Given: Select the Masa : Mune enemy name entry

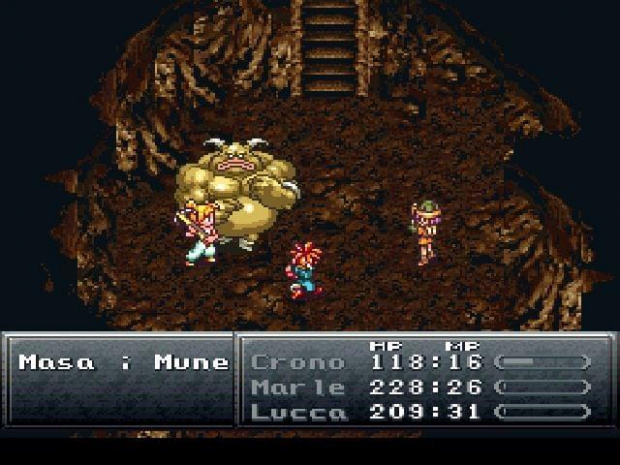Looking at the screenshot, I should pos(123,362).
